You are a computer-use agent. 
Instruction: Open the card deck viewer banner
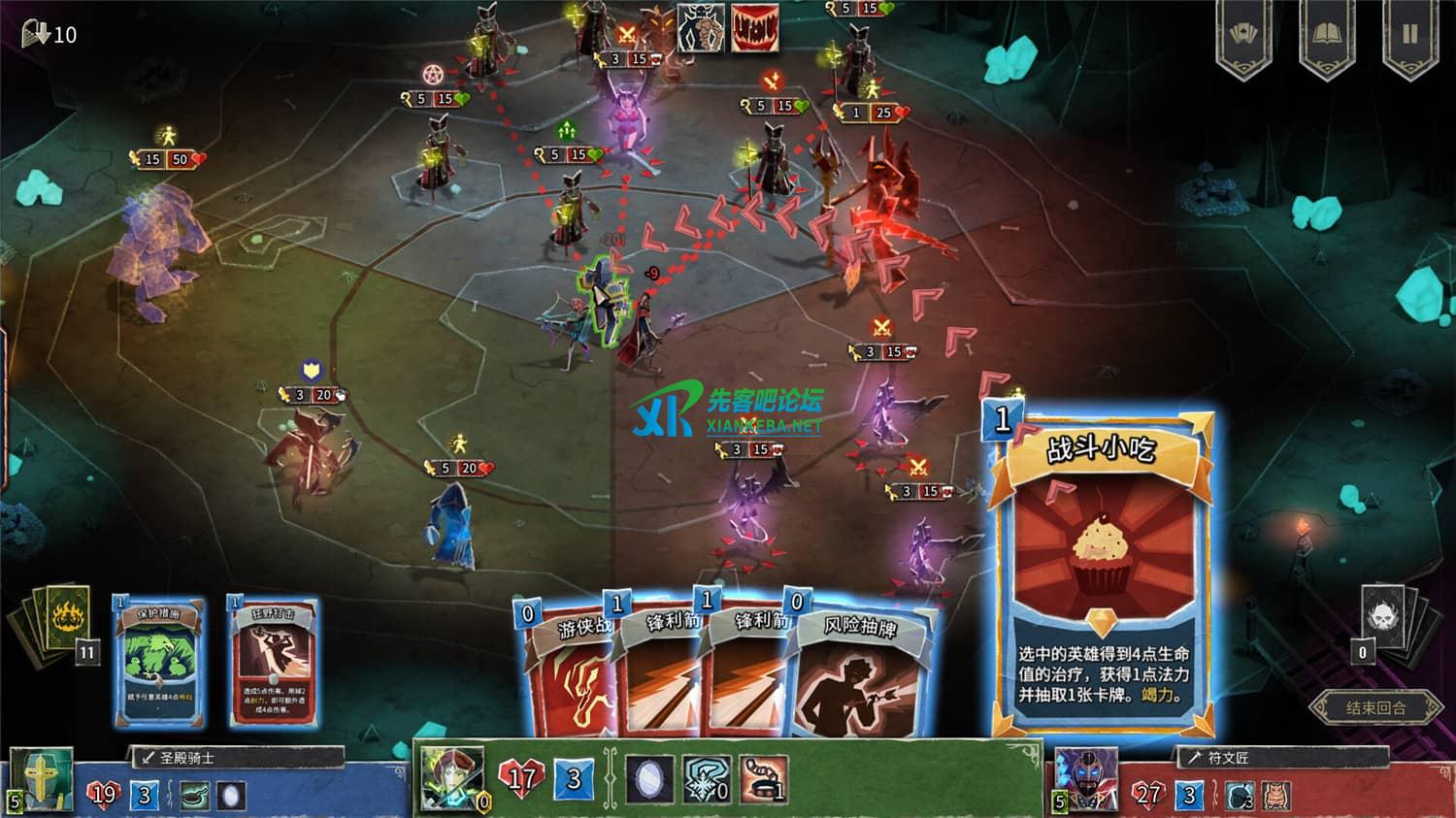tap(1243, 35)
